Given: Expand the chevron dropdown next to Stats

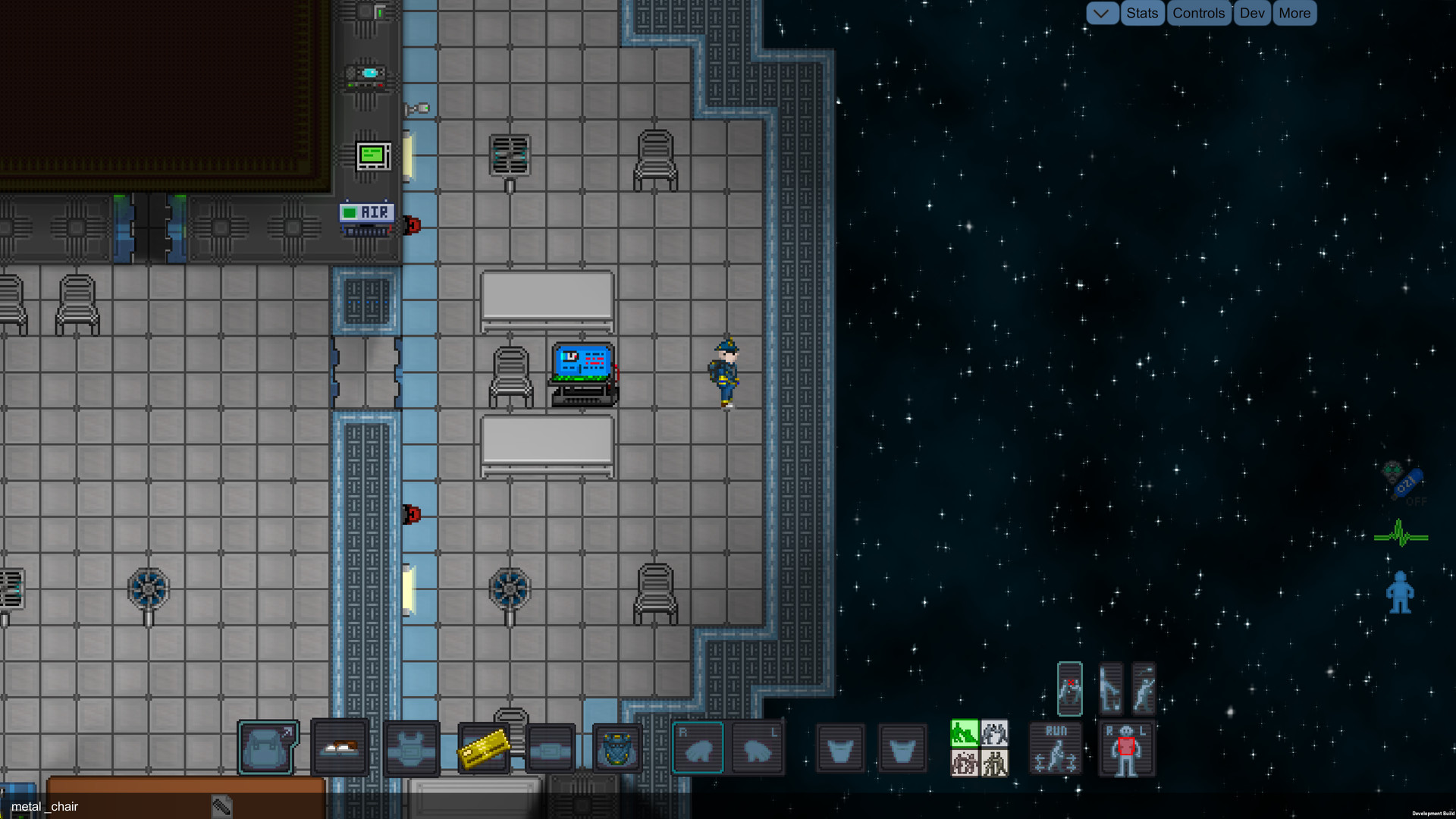Looking at the screenshot, I should 1103,13.
